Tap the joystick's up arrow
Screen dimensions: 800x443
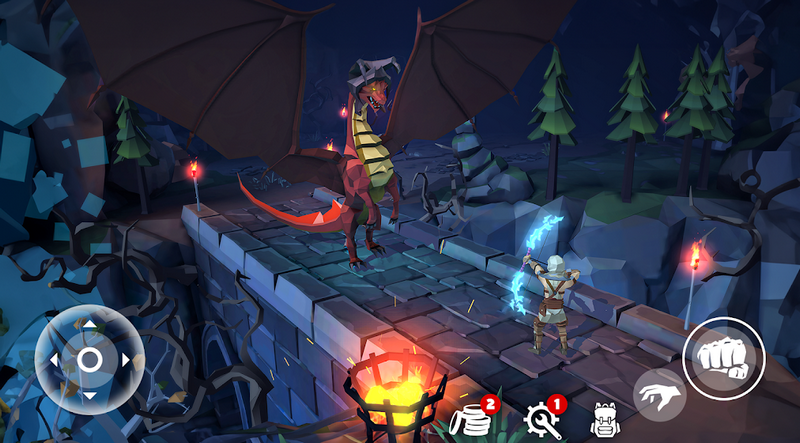coord(89,324)
